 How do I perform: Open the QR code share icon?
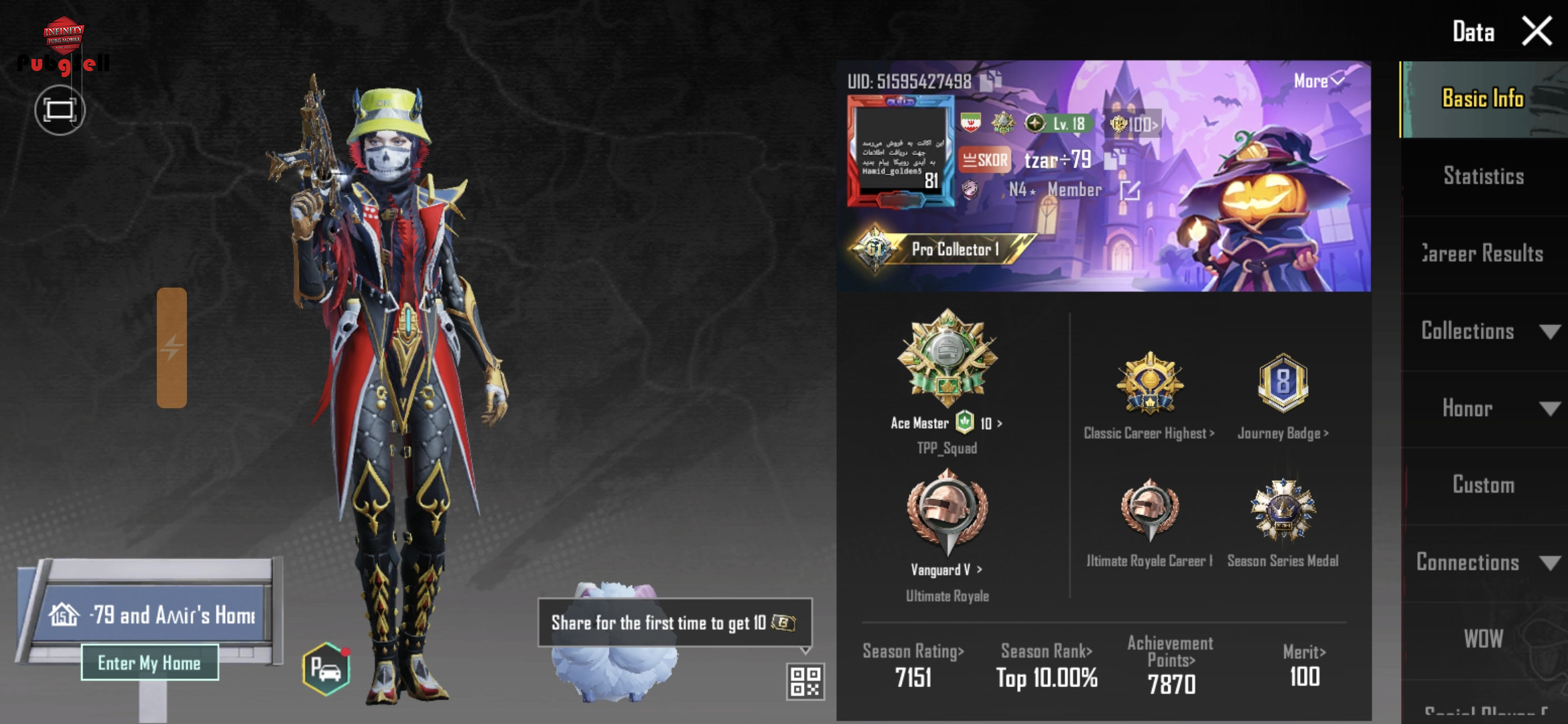point(805,681)
